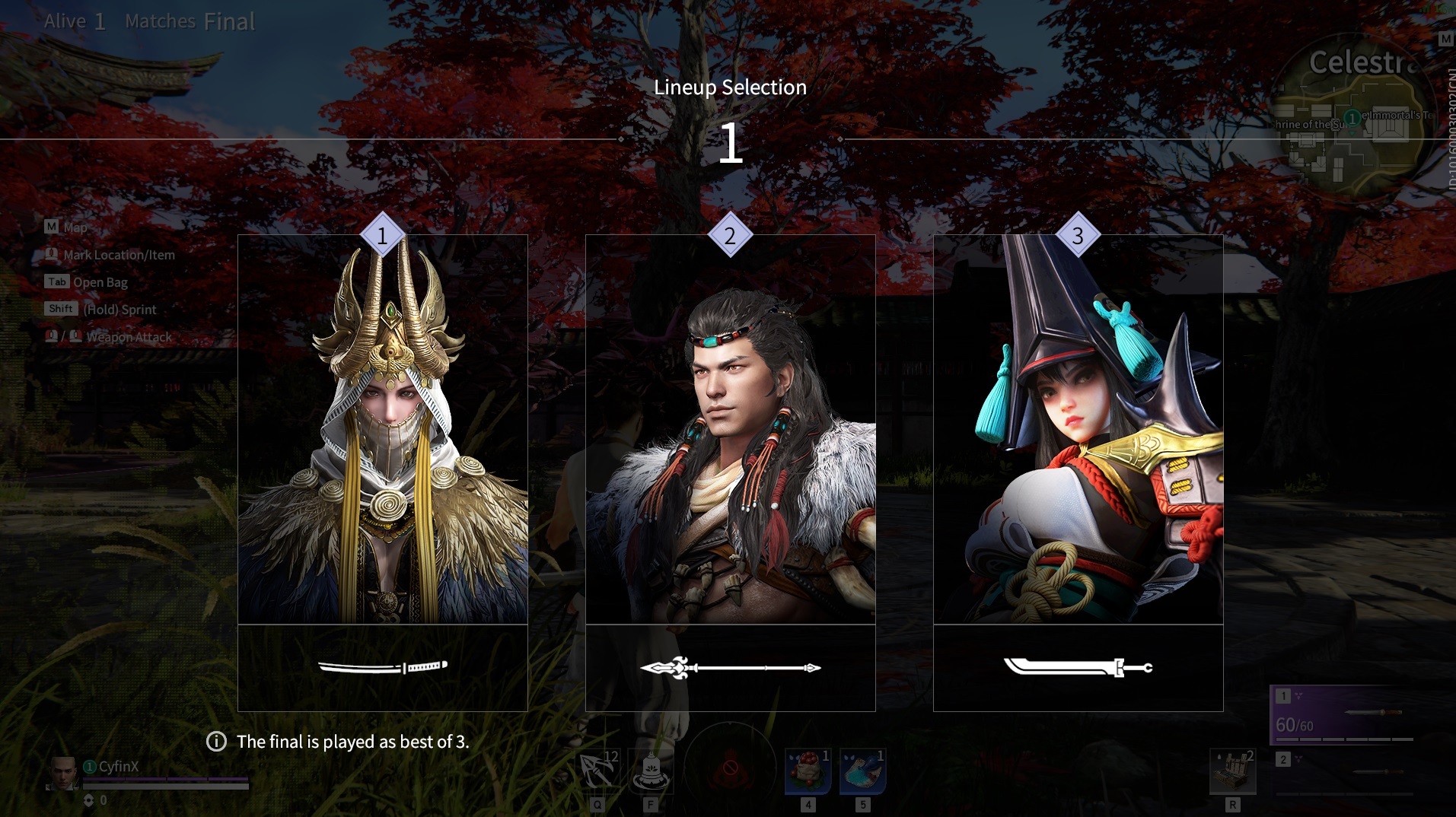
Task: Click the CyfinX player portrait
Action: pyautogui.click(x=62, y=774)
